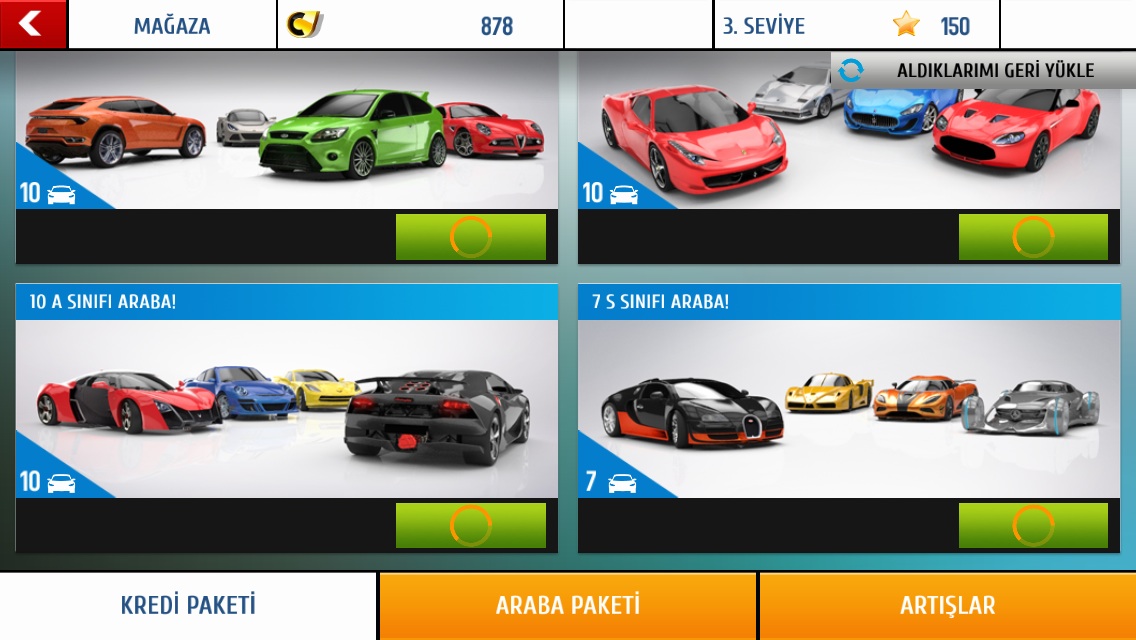This screenshot has height=640, width=1136.
Task: Tap the 3. Seviye star level panel
Action: [857, 25]
